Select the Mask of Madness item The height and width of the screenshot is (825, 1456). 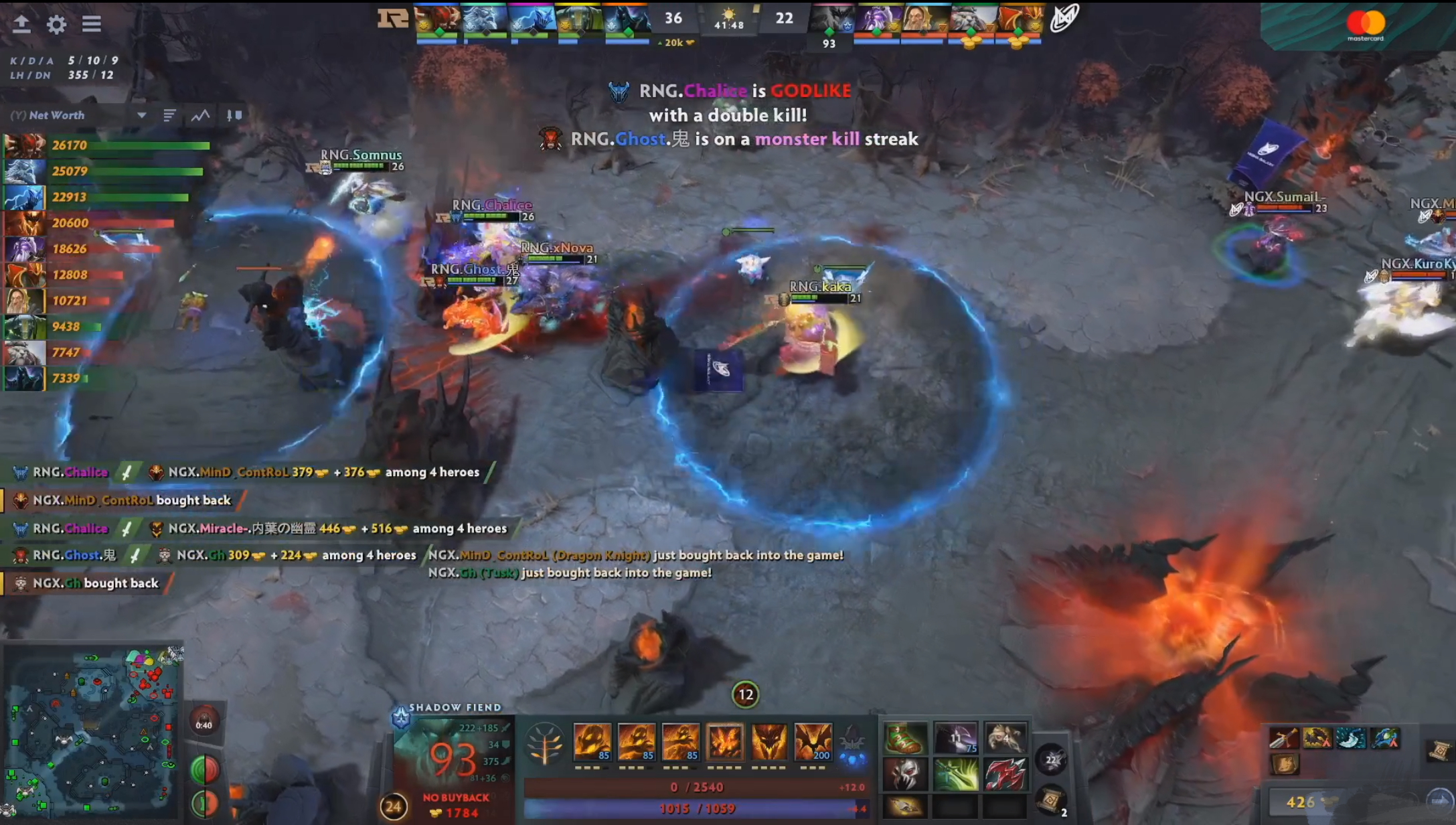click(x=907, y=777)
